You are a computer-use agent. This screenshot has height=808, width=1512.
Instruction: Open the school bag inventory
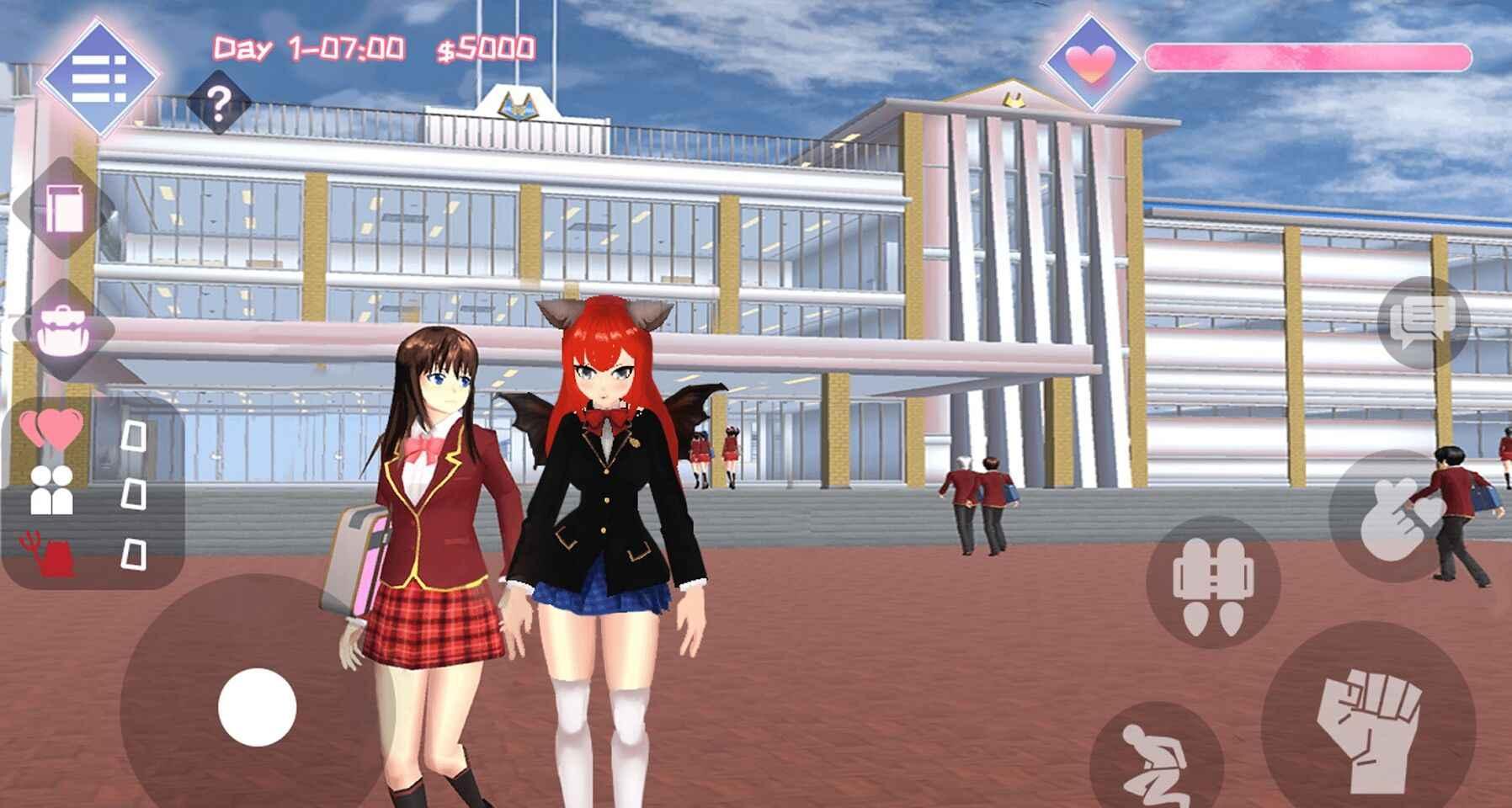(x=63, y=329)
